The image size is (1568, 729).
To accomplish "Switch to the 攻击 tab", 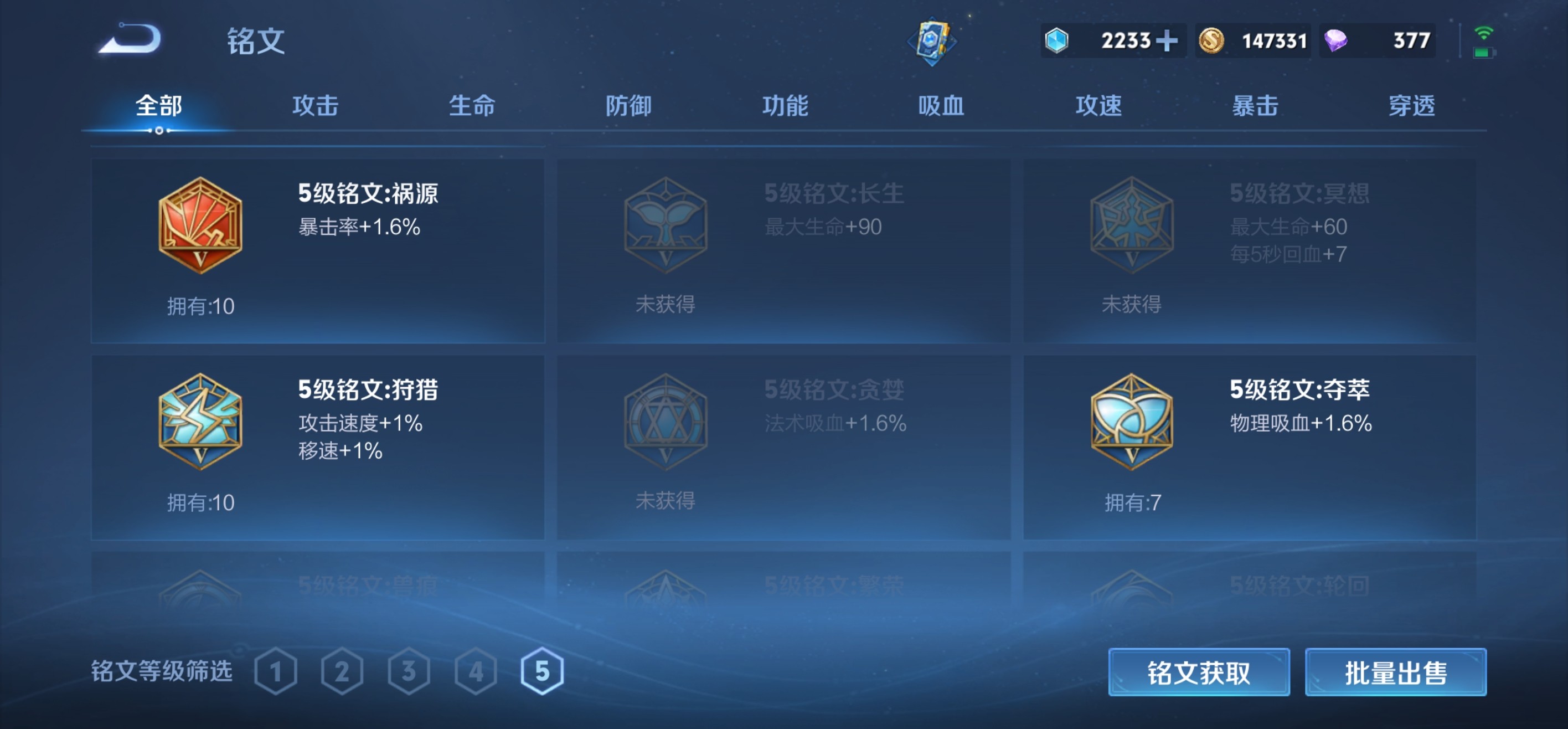I will [315, 106].
